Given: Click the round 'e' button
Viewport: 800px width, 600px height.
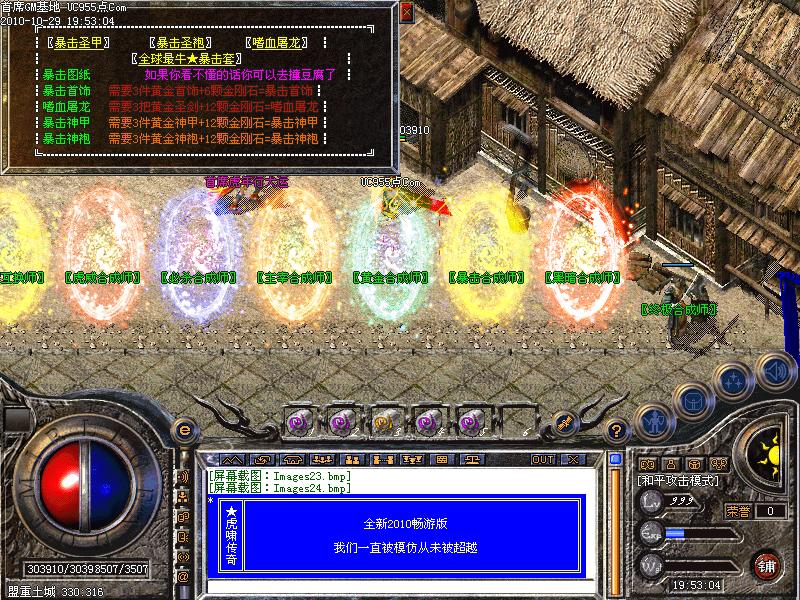Looking at the screenshot, I should (x=185, y=430).
